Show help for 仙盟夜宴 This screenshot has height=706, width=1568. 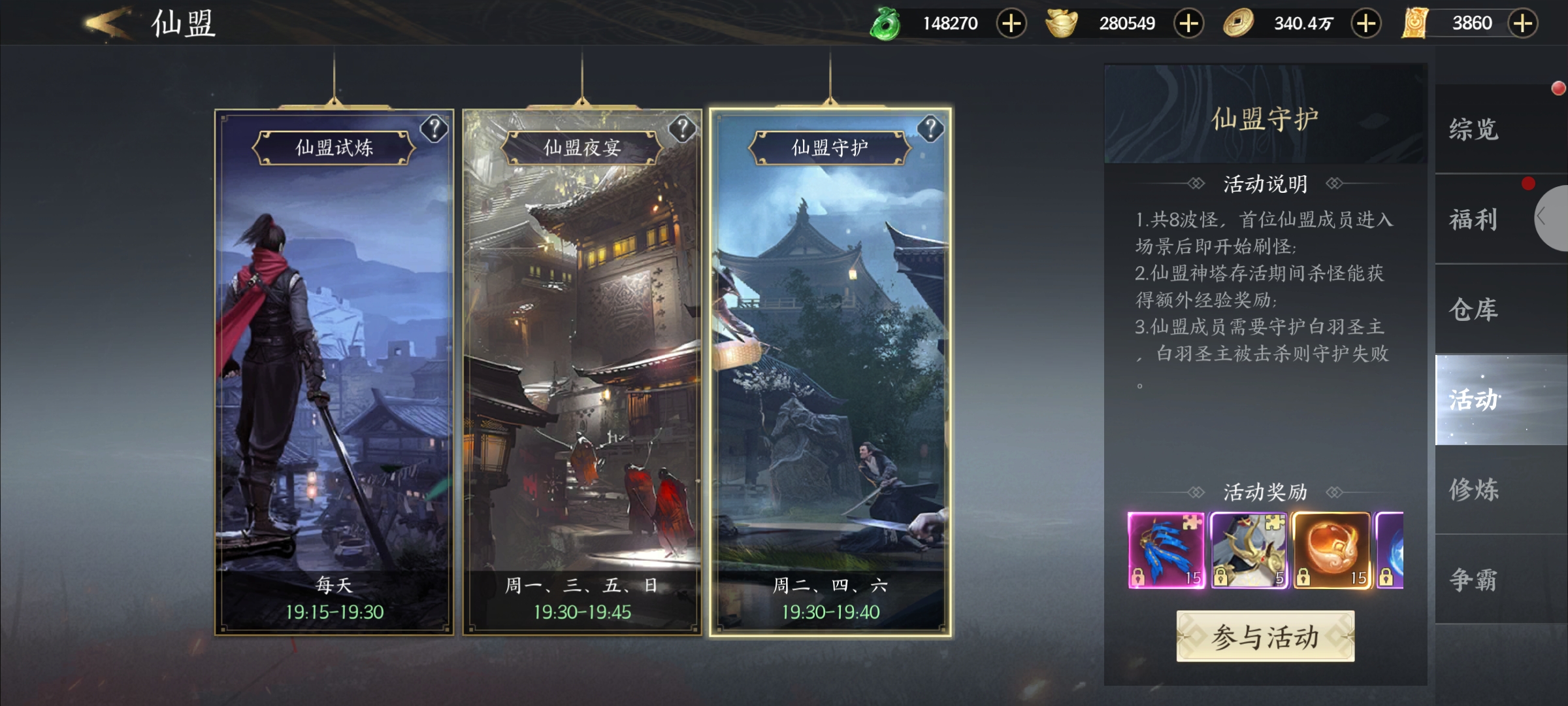682,129
